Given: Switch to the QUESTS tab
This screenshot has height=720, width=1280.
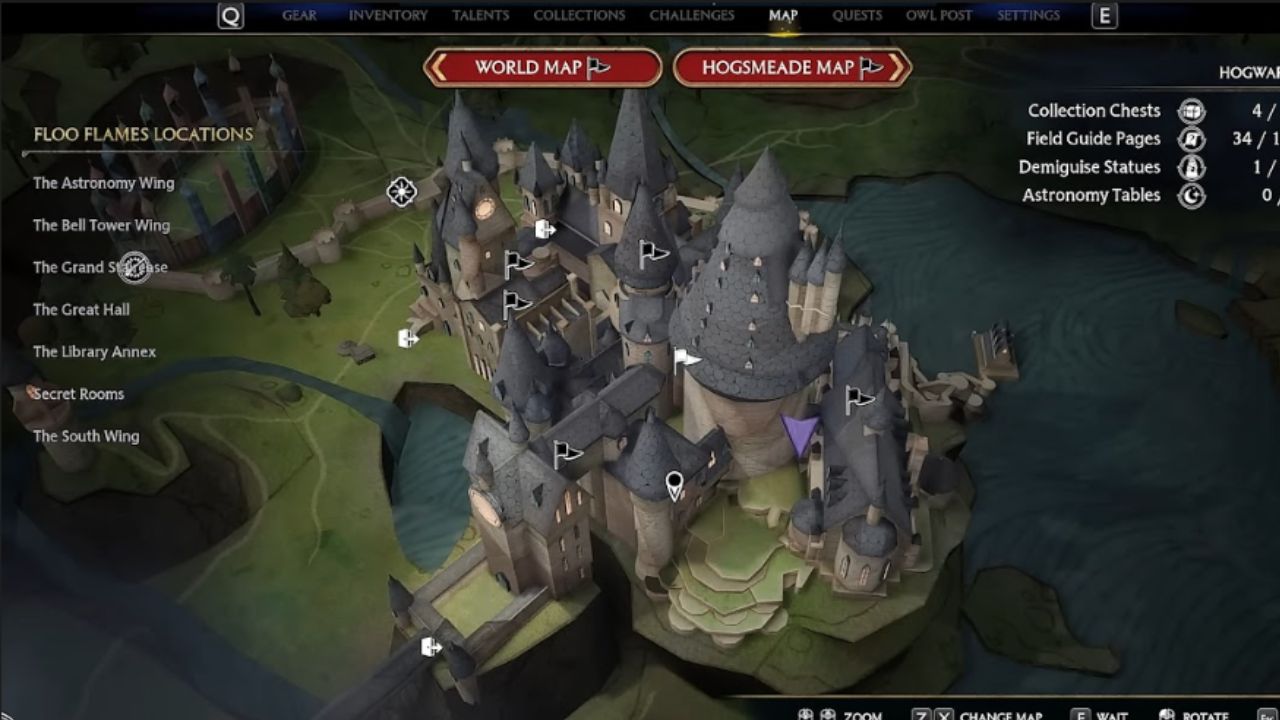Looking at the screenshot, I should click(x=857, y=15).
